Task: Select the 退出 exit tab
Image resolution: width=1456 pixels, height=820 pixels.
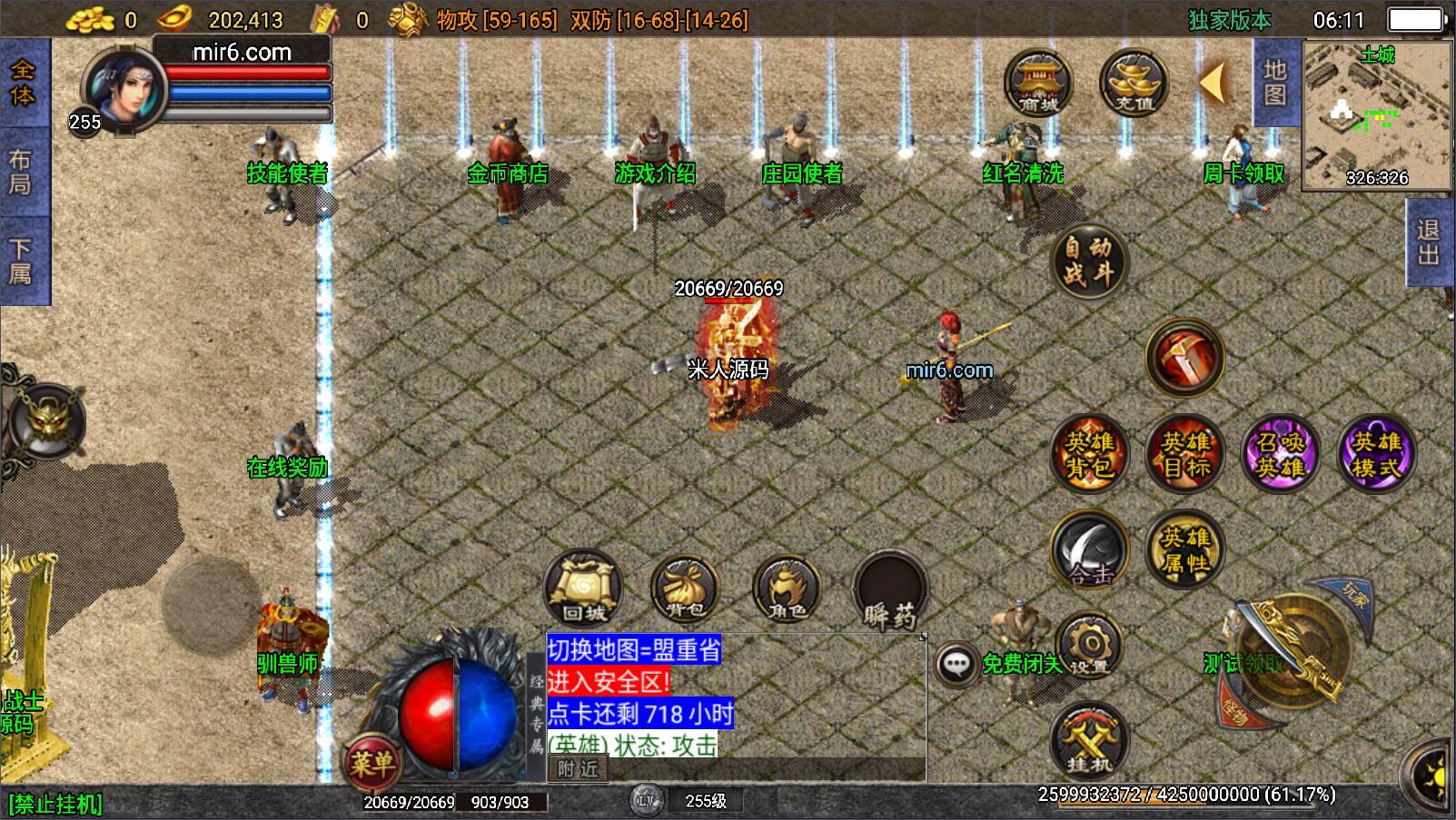Action: click(x=1430, y=242)
